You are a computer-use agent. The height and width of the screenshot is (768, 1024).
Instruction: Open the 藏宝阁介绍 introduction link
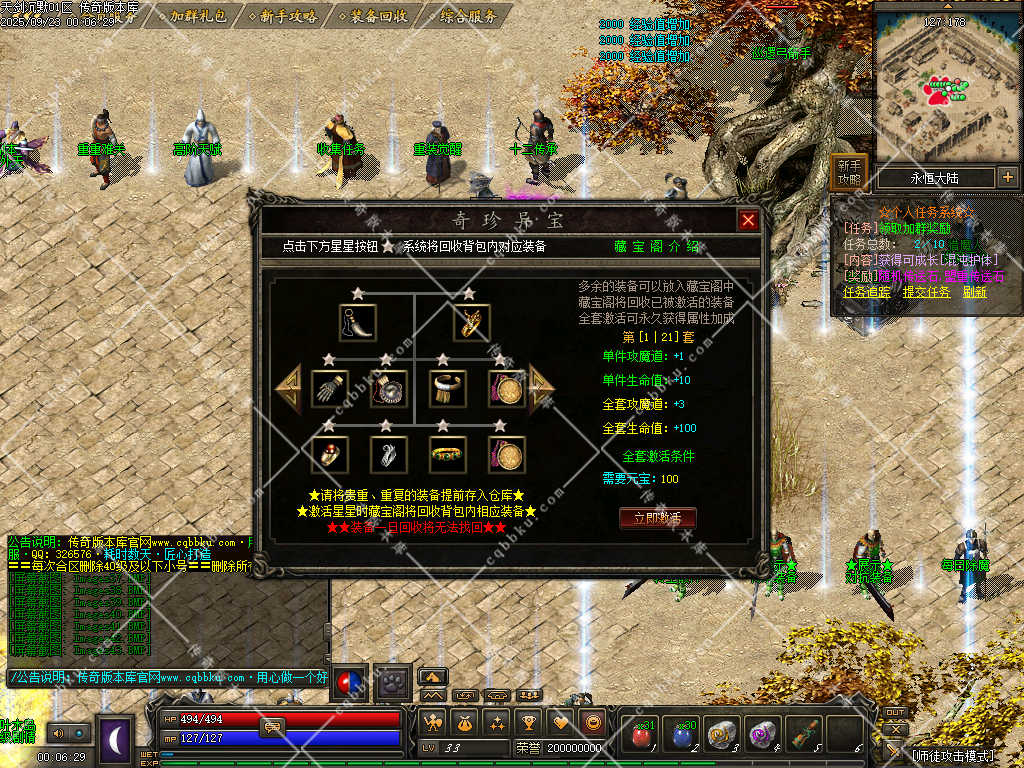pos(657,247)
